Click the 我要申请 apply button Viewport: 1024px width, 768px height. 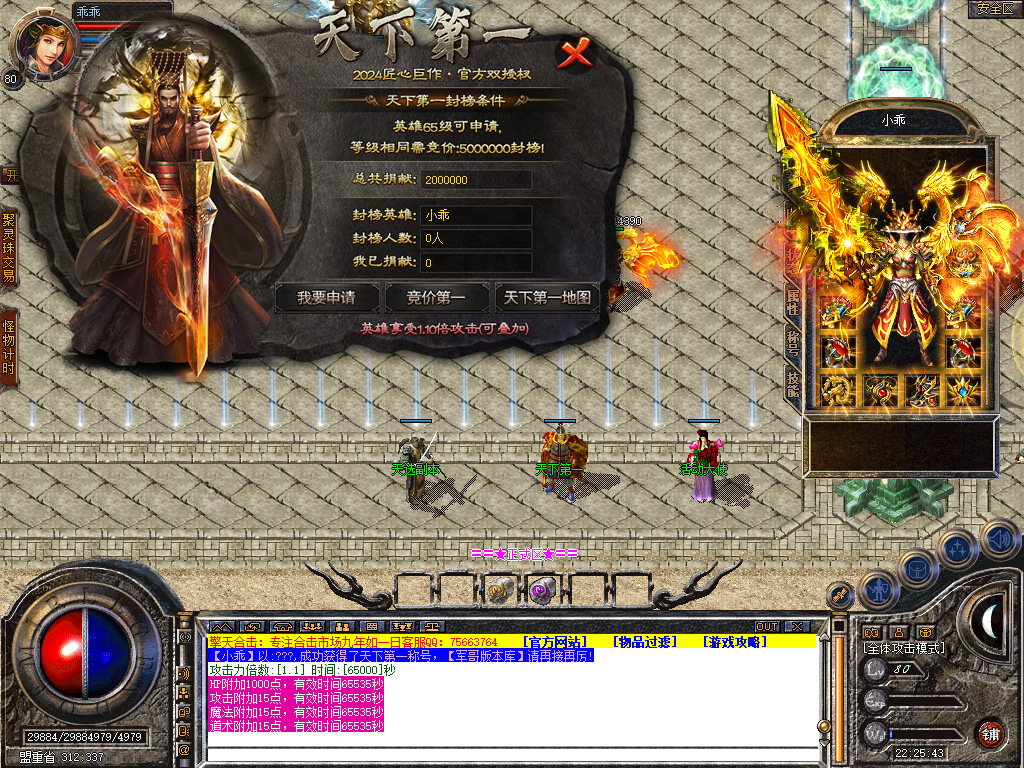click(x=327, y=297)
